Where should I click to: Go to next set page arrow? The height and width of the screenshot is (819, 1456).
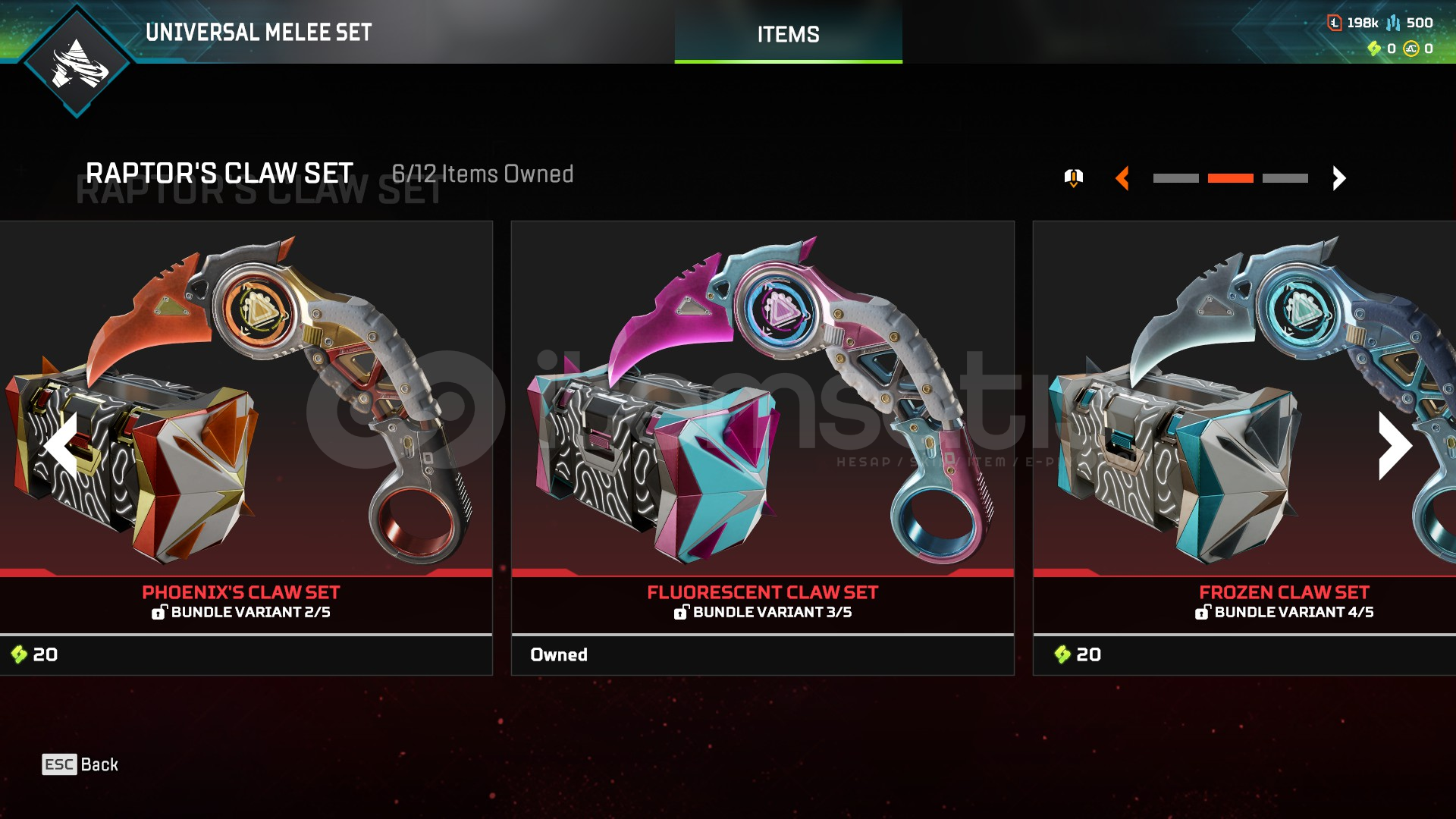pyautogui.click(x=1339, y=178)
